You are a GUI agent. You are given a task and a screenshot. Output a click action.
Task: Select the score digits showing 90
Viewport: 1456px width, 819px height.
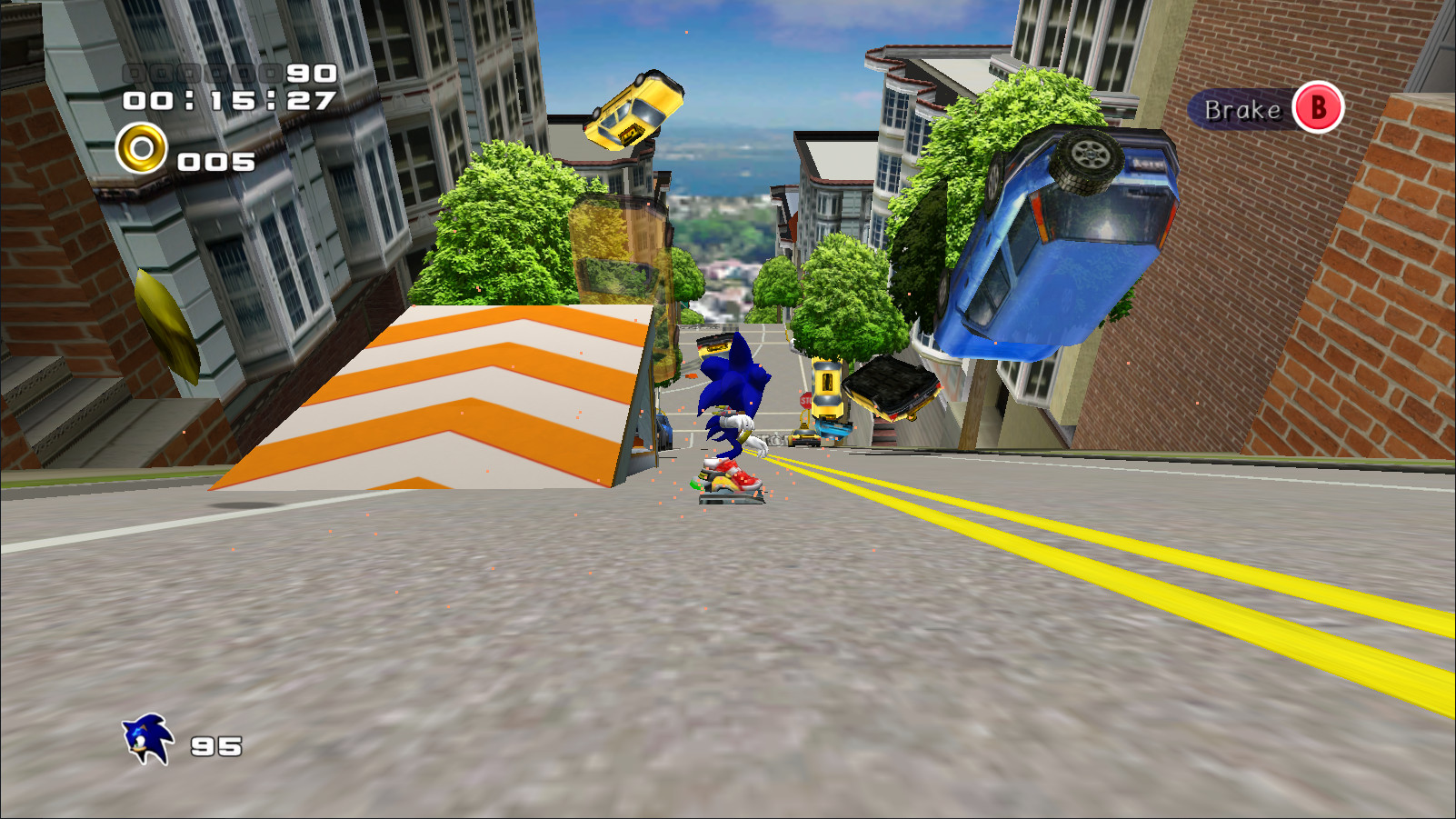(x=308, y=73)
